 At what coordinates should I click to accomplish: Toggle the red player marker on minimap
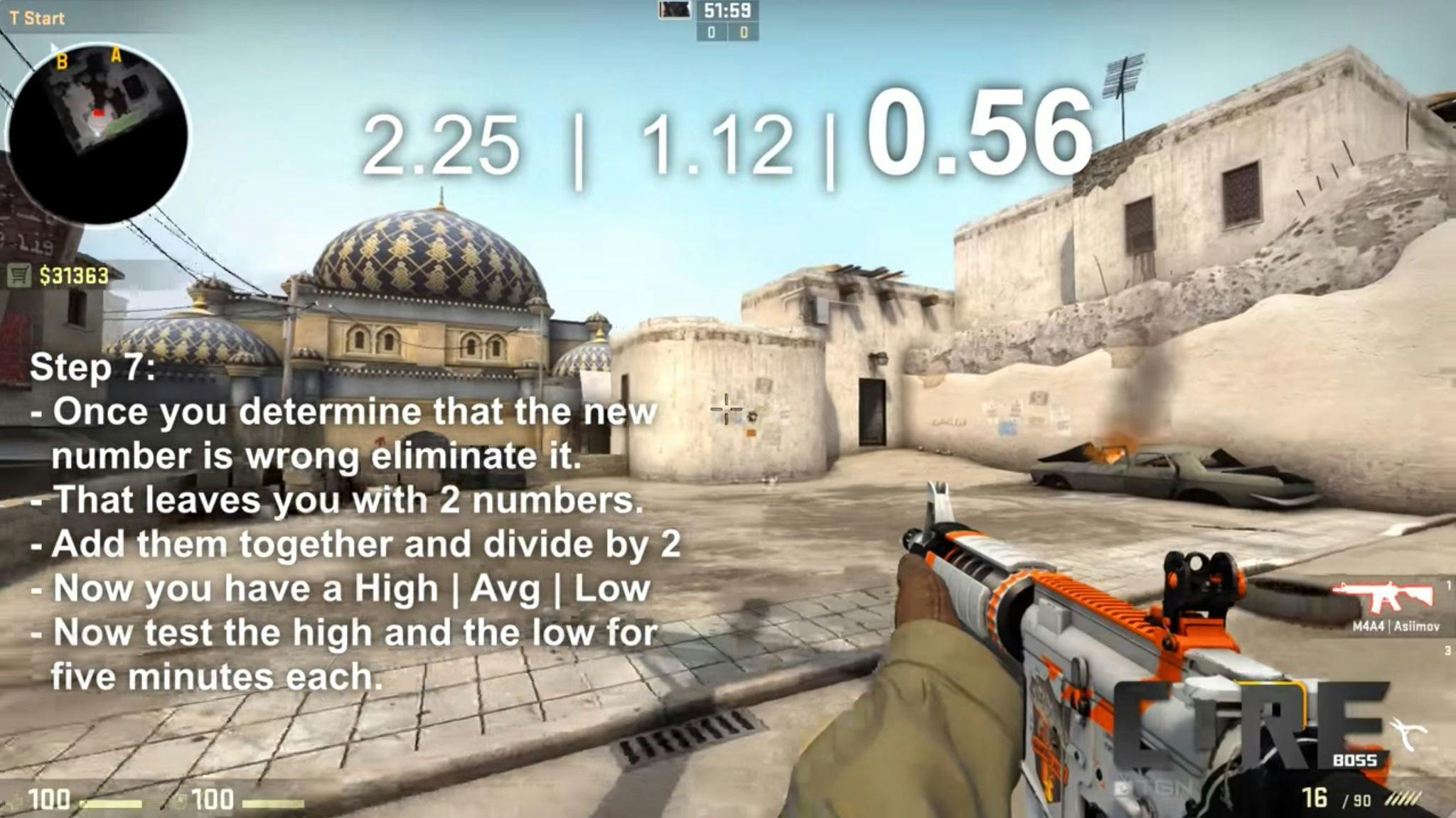(98, 112)
